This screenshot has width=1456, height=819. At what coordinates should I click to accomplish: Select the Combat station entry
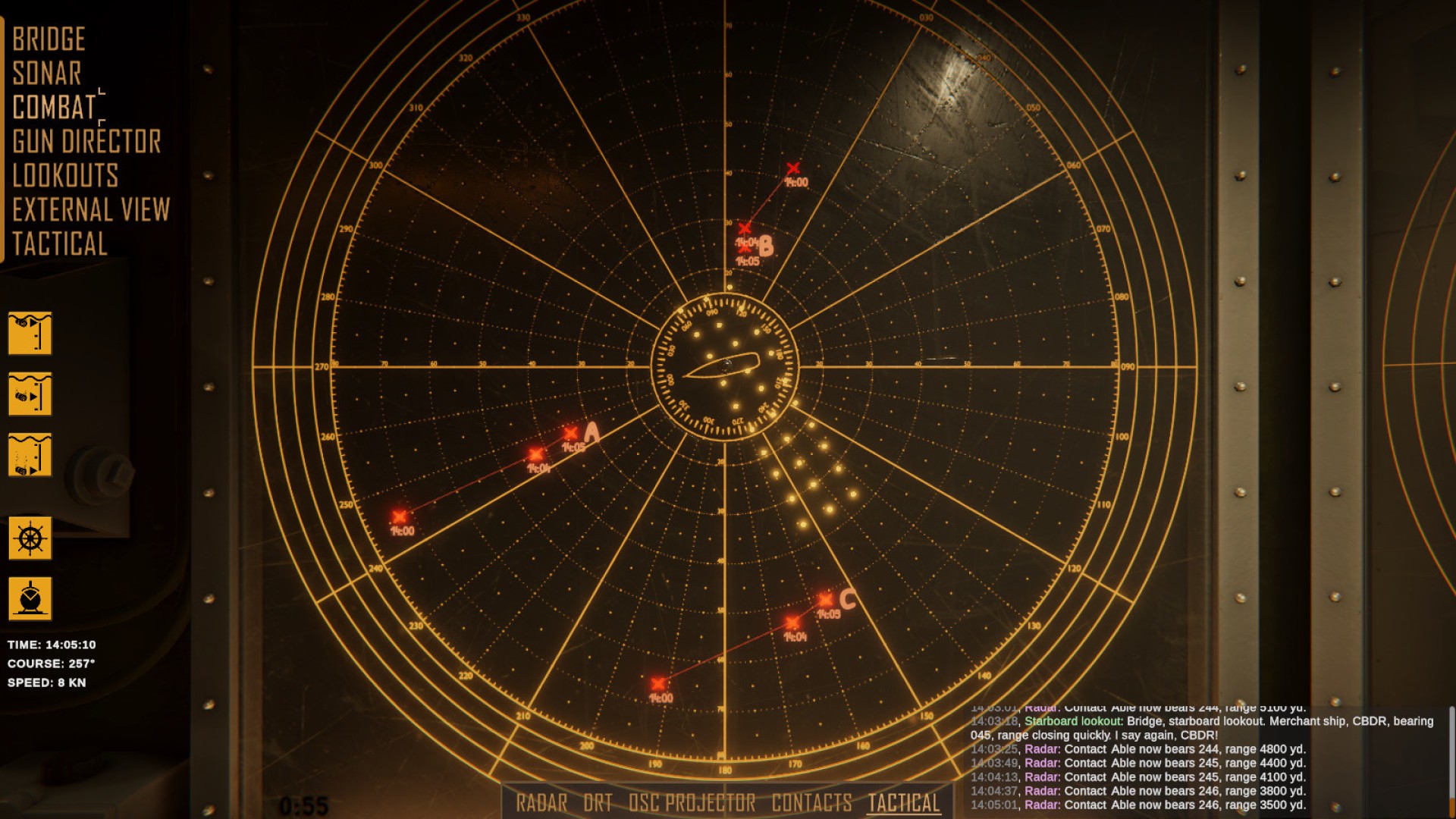[x=55, y=108]
